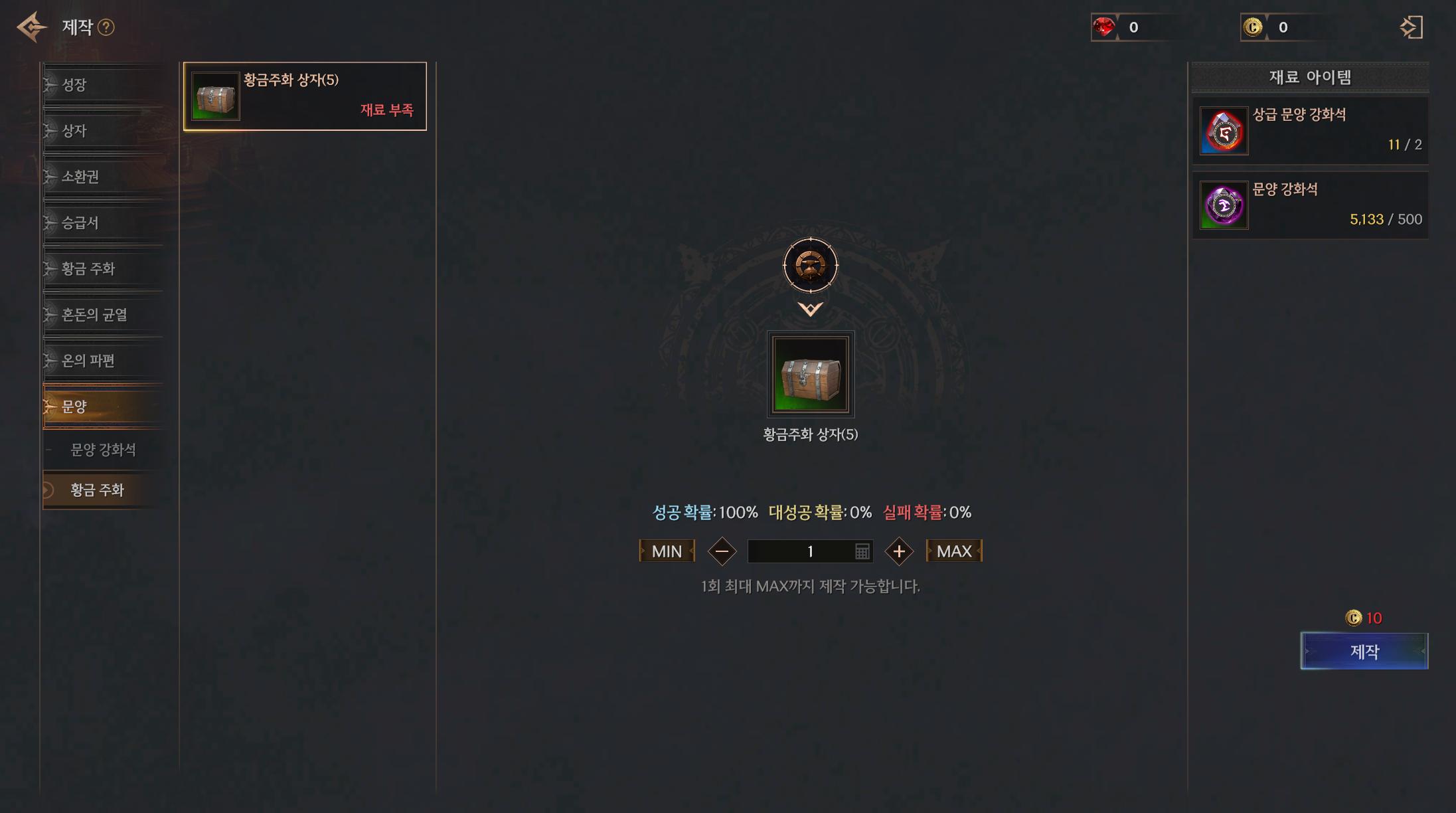This screenshot has height=813, width=1456.
Task: Decrease craft quantity with minus button
Action: 722,551
